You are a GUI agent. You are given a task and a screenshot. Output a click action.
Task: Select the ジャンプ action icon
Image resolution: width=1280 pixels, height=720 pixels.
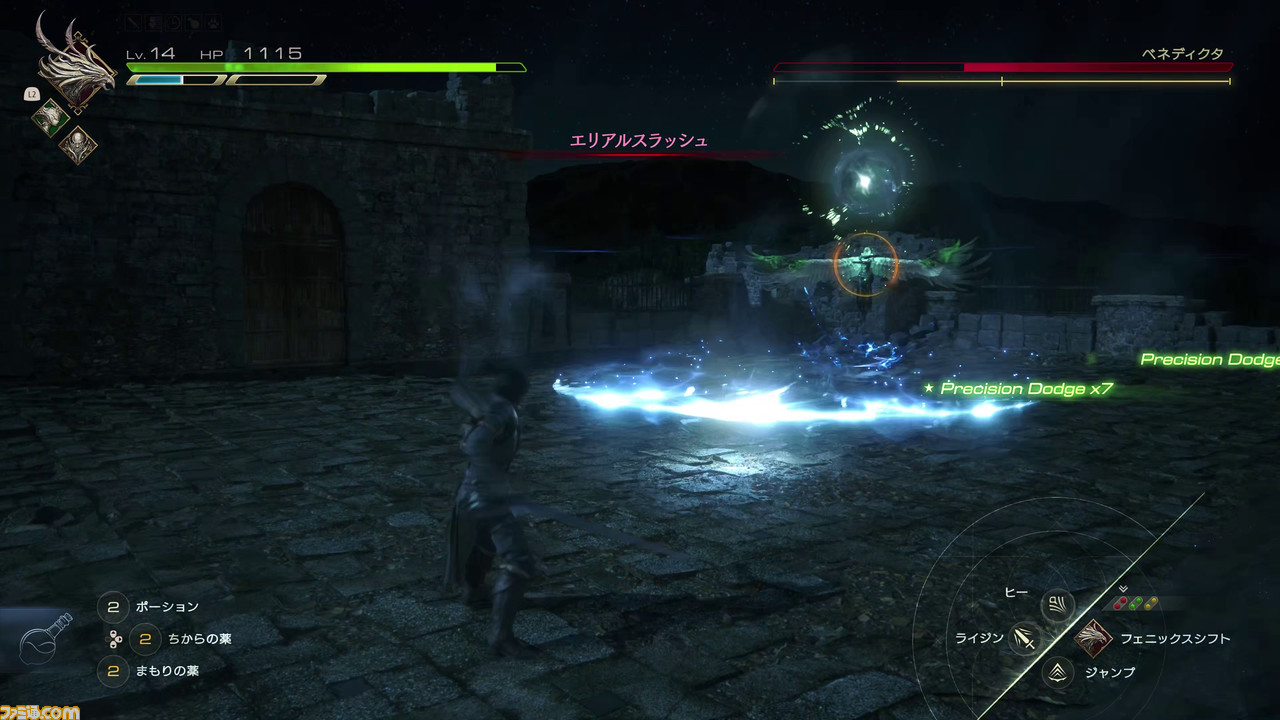pos(1057,672)
